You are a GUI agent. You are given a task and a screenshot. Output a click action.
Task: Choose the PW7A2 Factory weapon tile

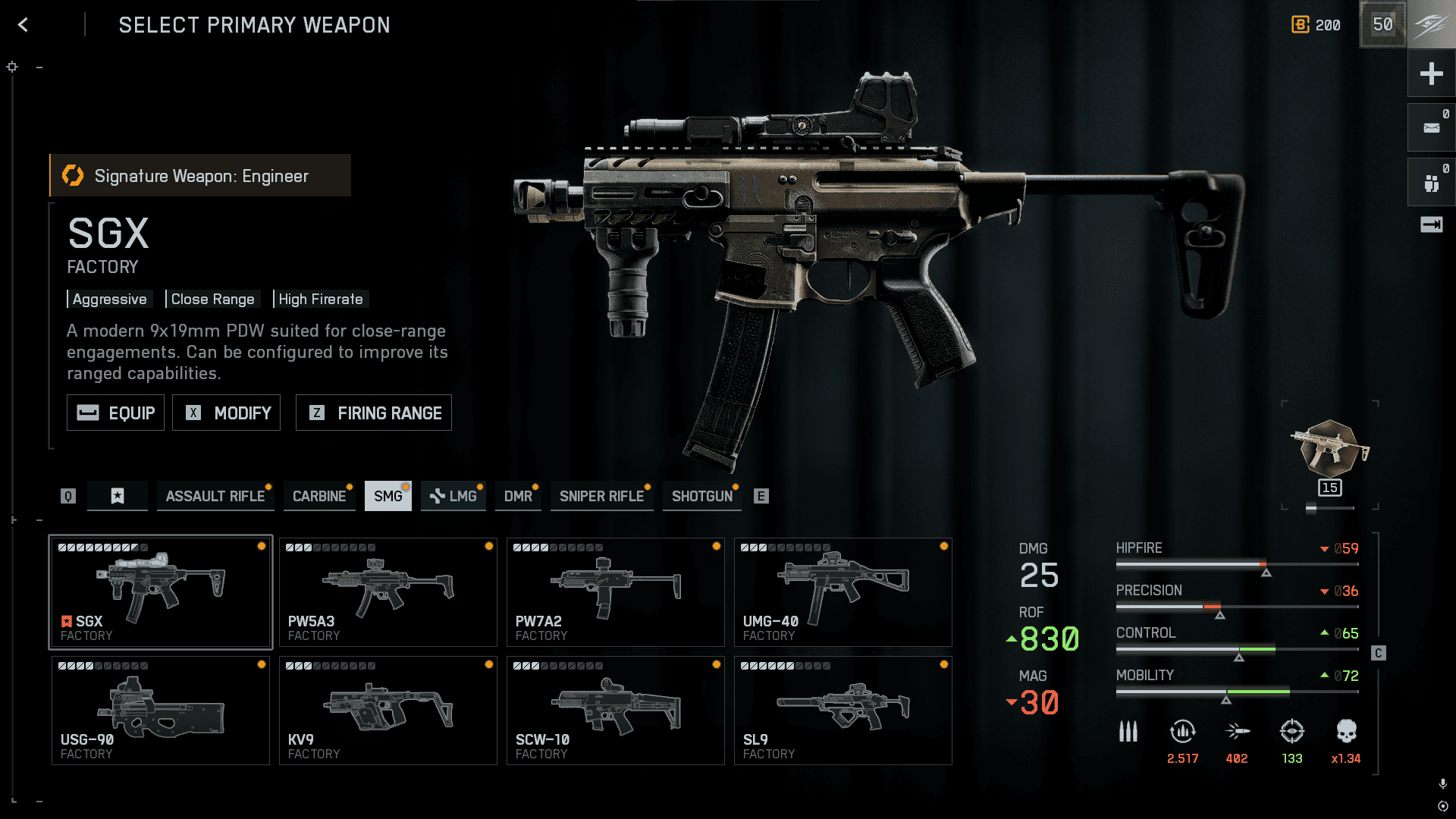tap(615, 592)
